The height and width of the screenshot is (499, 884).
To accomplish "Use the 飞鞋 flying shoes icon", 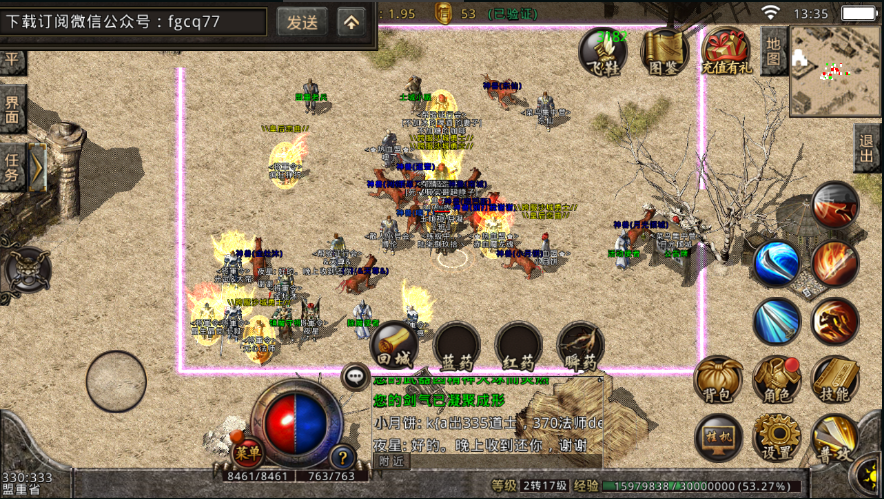I will [604, 51].
